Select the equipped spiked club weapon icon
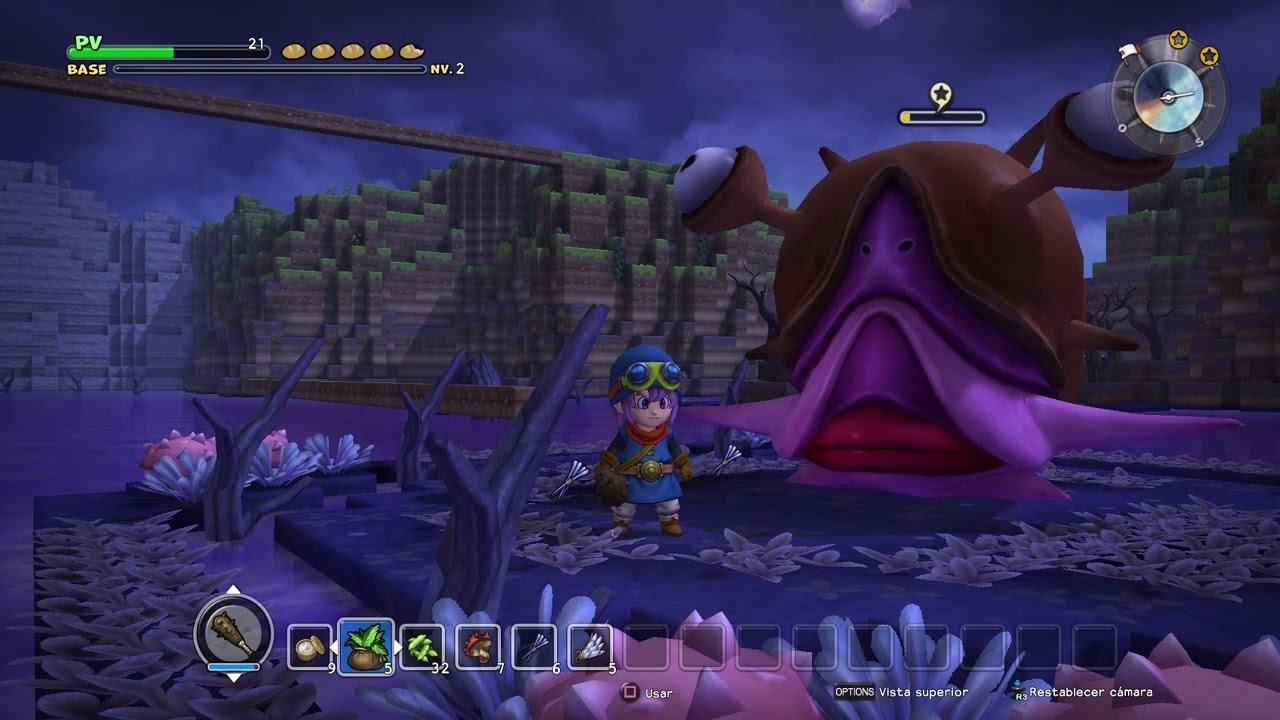1280x720 pixels. (233, 632)
